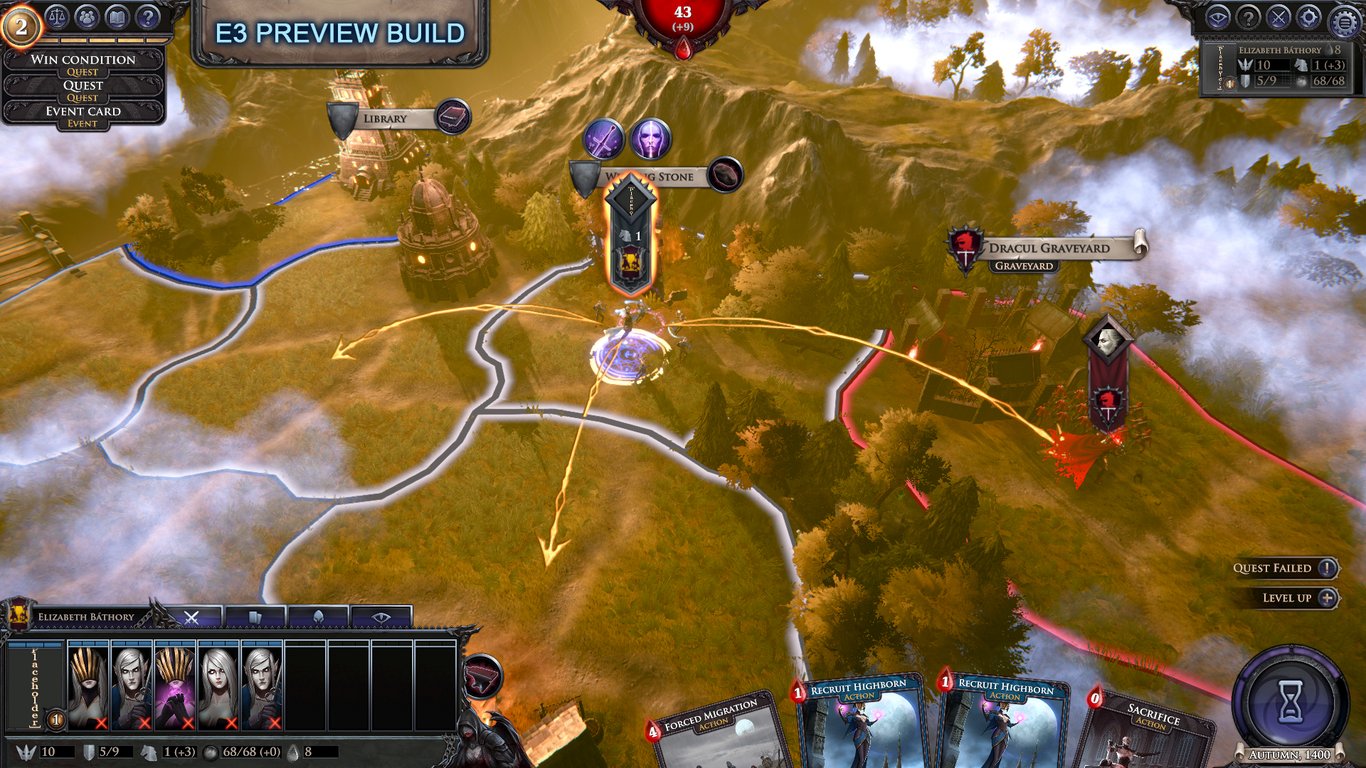Expand the Win Condition quest entry
Screen dimensions: 1366x768
tap(83, 60)
